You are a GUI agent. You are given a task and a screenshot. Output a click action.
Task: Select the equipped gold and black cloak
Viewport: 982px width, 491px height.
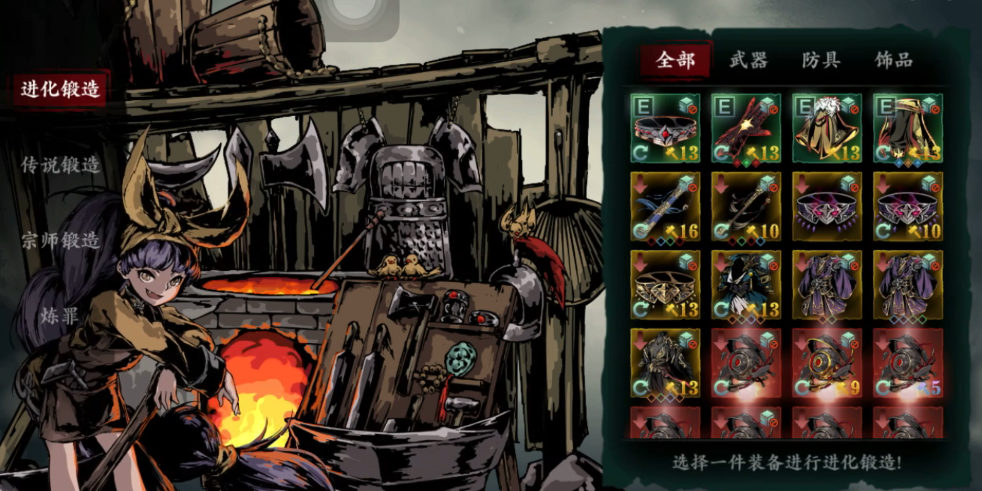click(x=908, y=128)
